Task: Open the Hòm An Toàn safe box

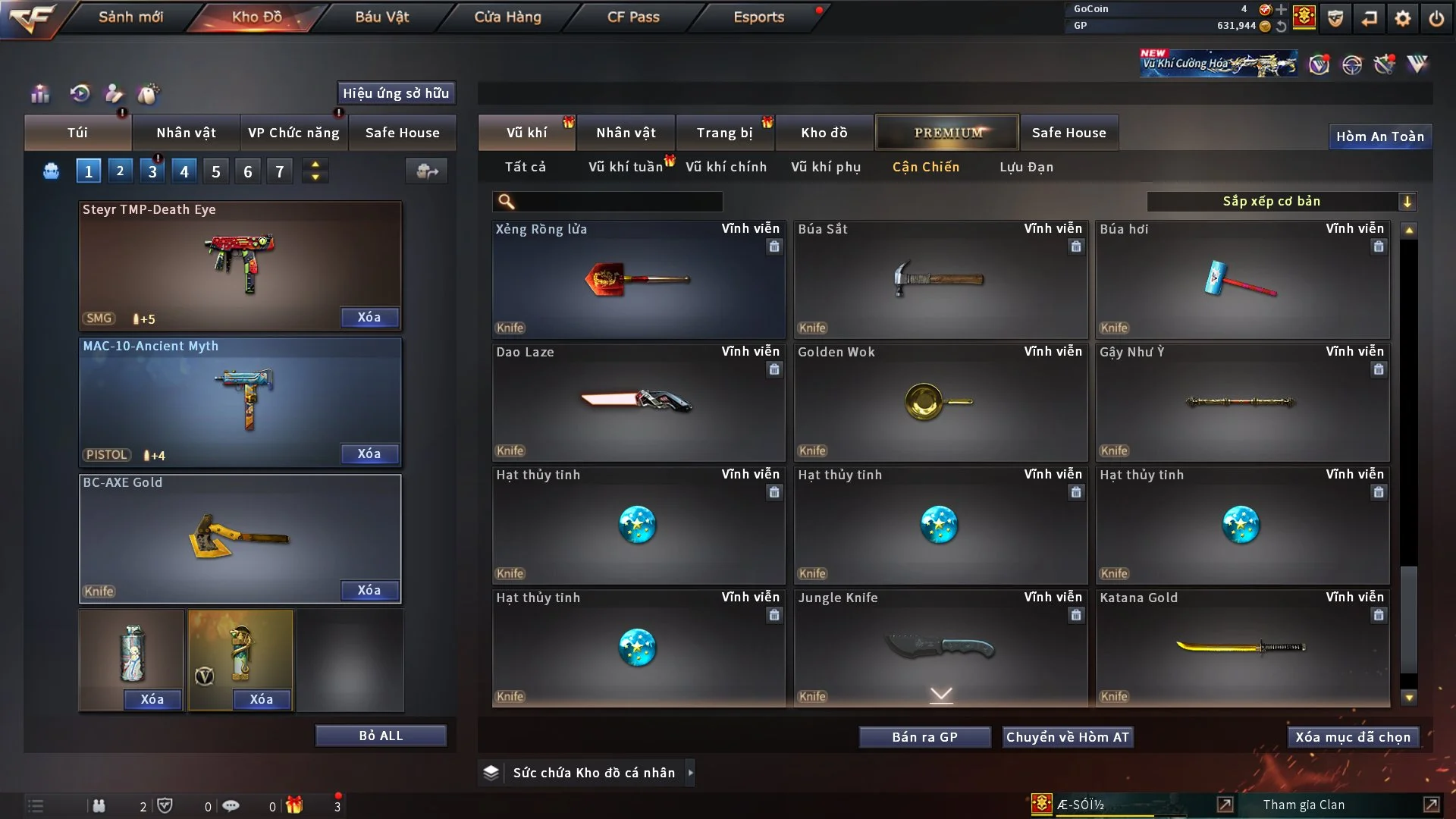Action: [1379, 136]
